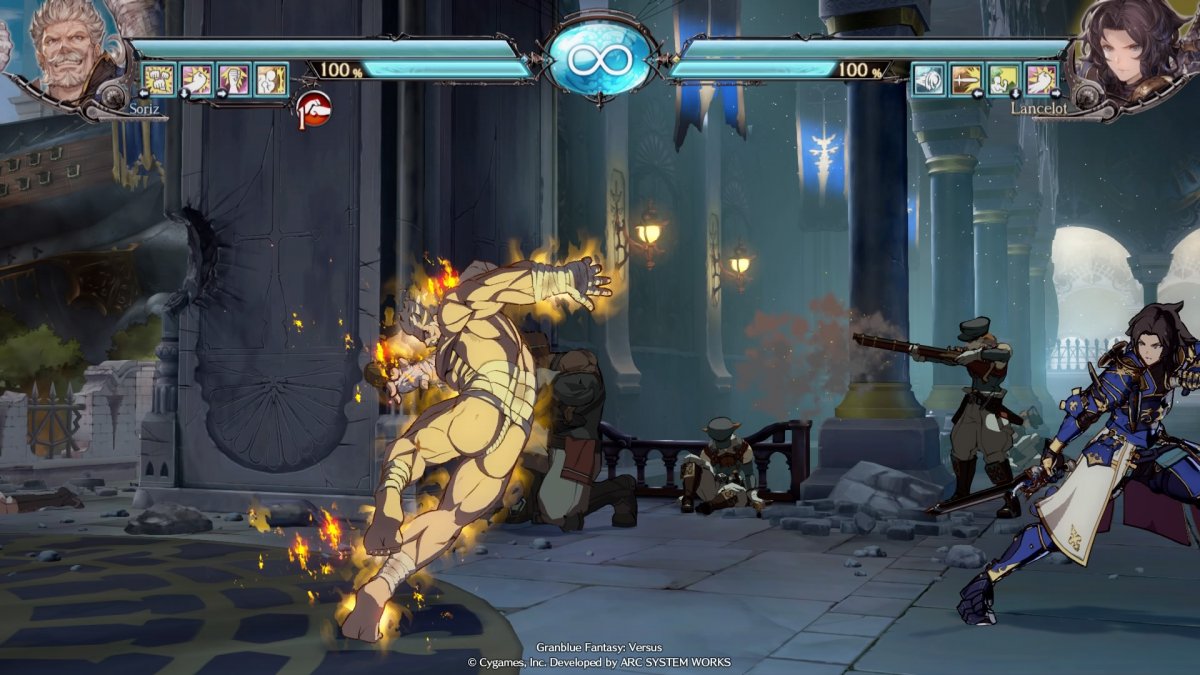Choose Lancelot's green figure skill icon

click(x=1003, y=79)
